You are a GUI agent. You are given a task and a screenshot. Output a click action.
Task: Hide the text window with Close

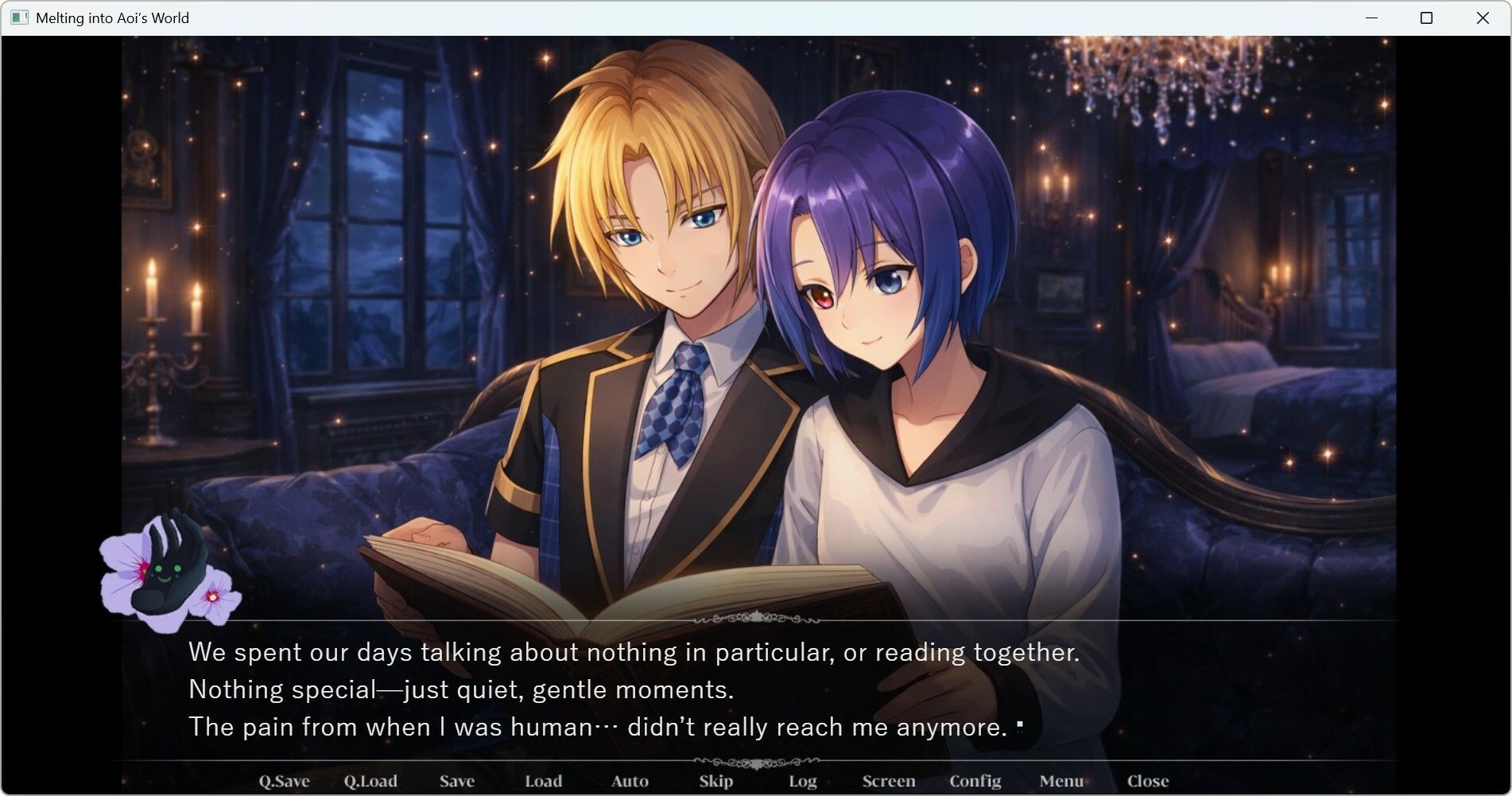1146,781
